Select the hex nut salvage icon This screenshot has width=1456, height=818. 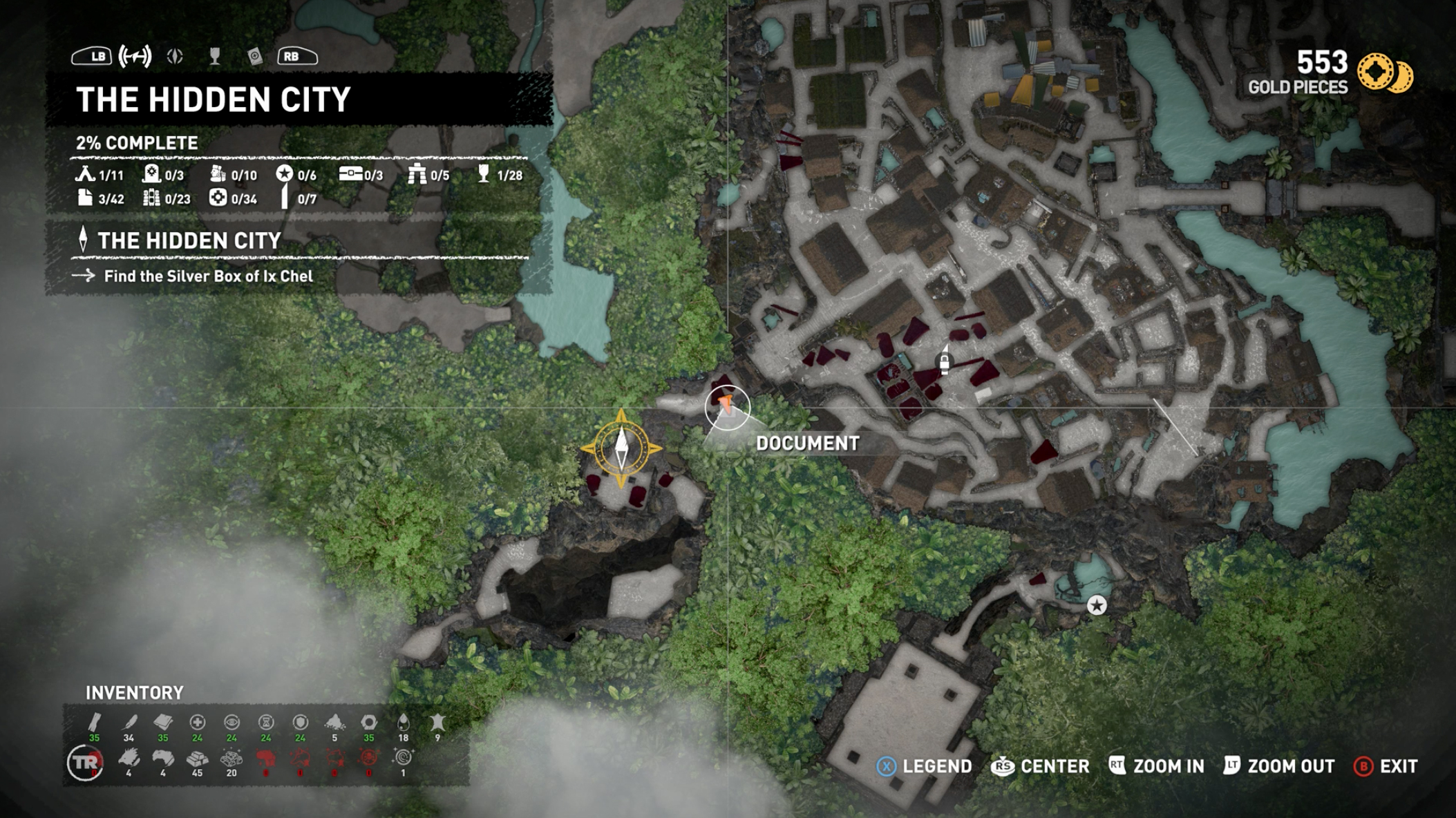point(369,723)
